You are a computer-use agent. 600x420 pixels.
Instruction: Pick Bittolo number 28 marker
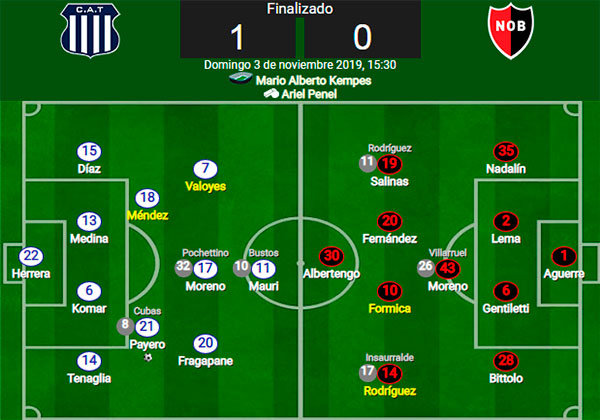click(507, 360)
